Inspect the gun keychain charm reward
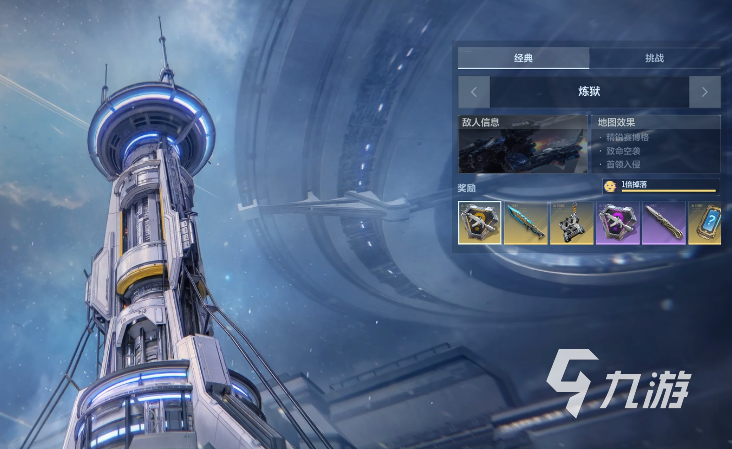The height and width of the screenshot is (449, 732). click(x=572, y=222)
